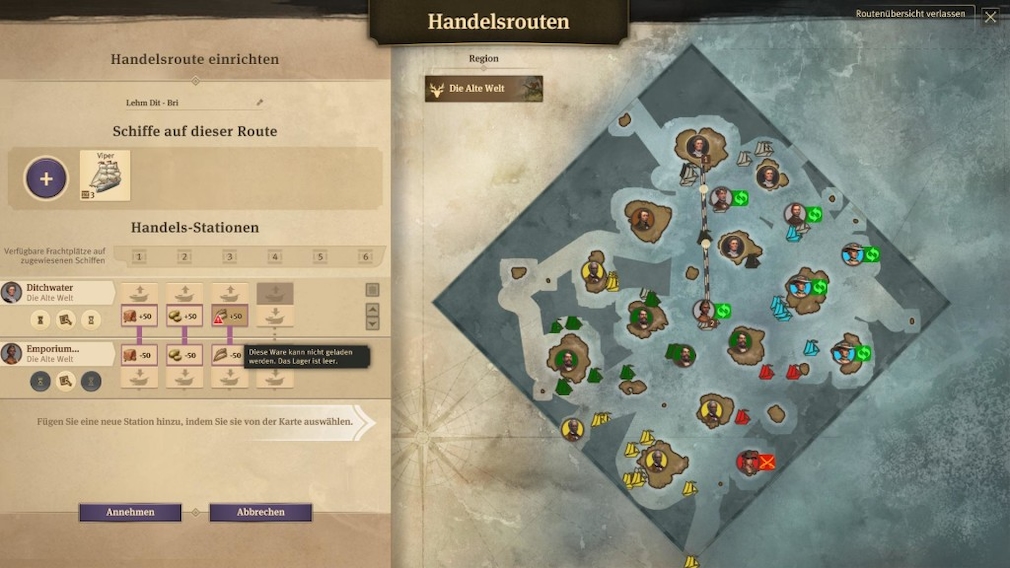Screen dimensions: 1010x568
Task: Select the northernmost island portrait on the map
Action: tap(699, 146)
